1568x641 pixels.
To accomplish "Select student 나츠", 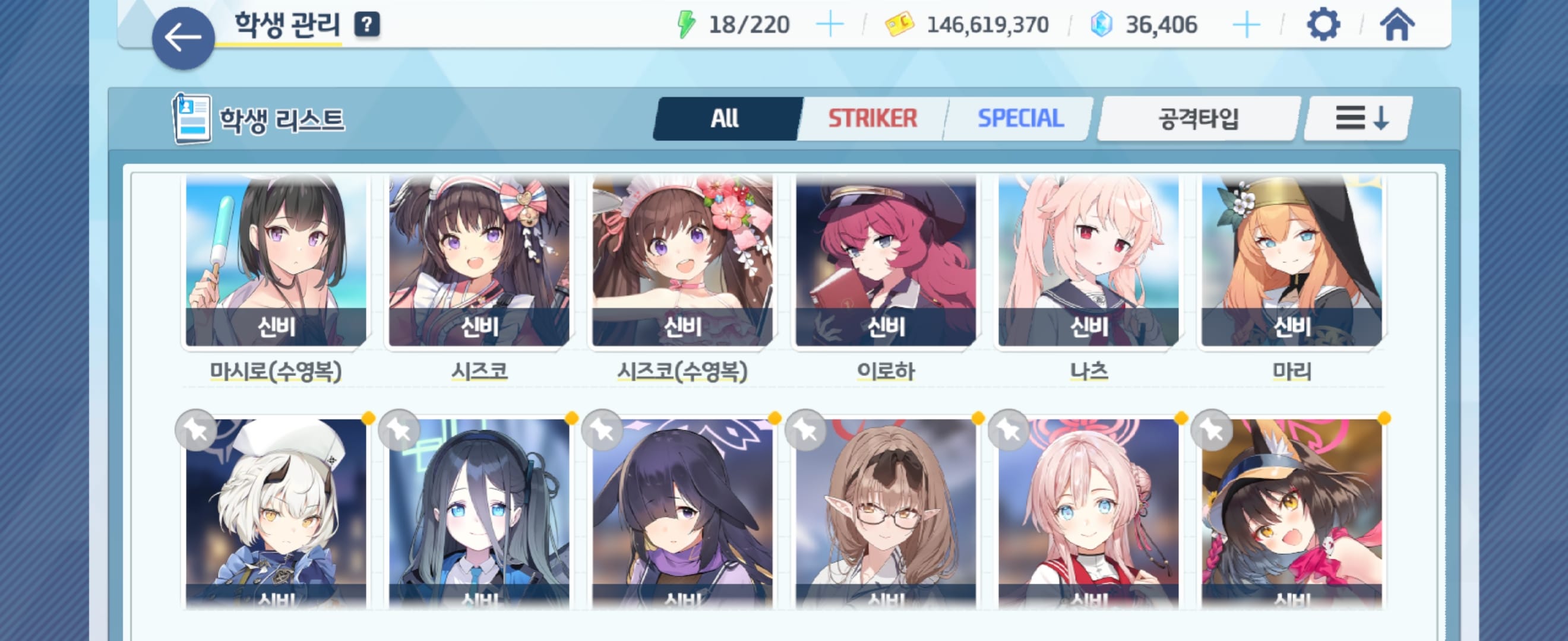I will click(1089, 262).
